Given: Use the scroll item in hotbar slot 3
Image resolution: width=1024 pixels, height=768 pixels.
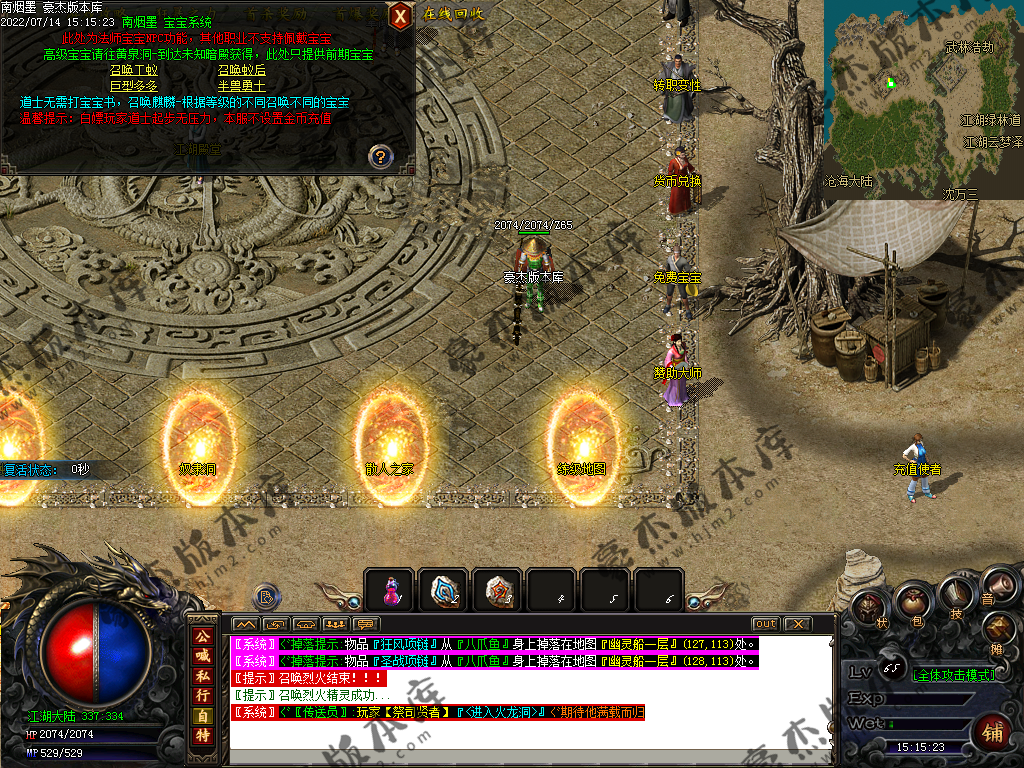Looking at the screenshot, I should [497, 590].
